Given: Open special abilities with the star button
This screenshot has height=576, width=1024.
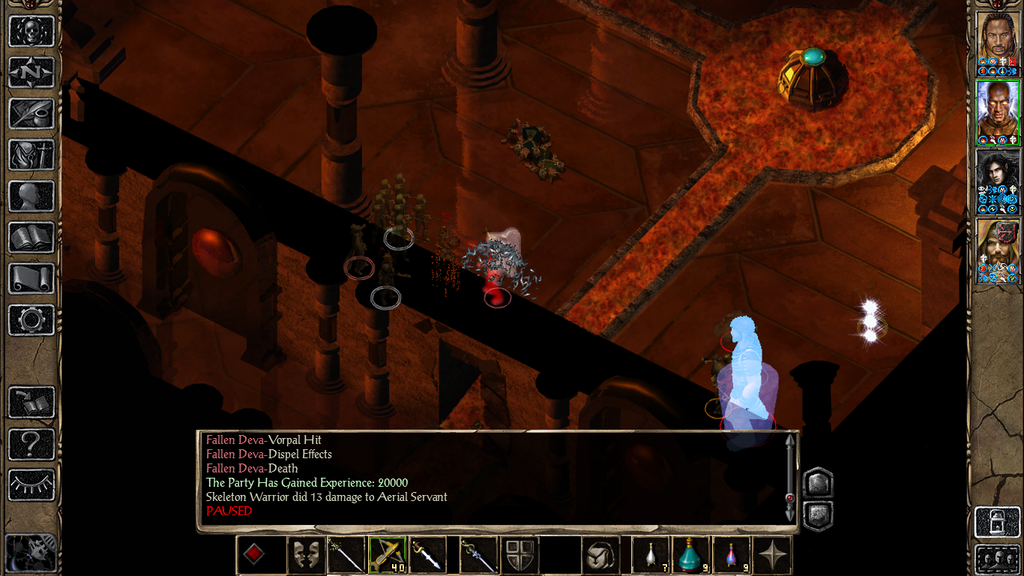Looking at the screenshot, I should pyautogui.click(x=773, y=555).
